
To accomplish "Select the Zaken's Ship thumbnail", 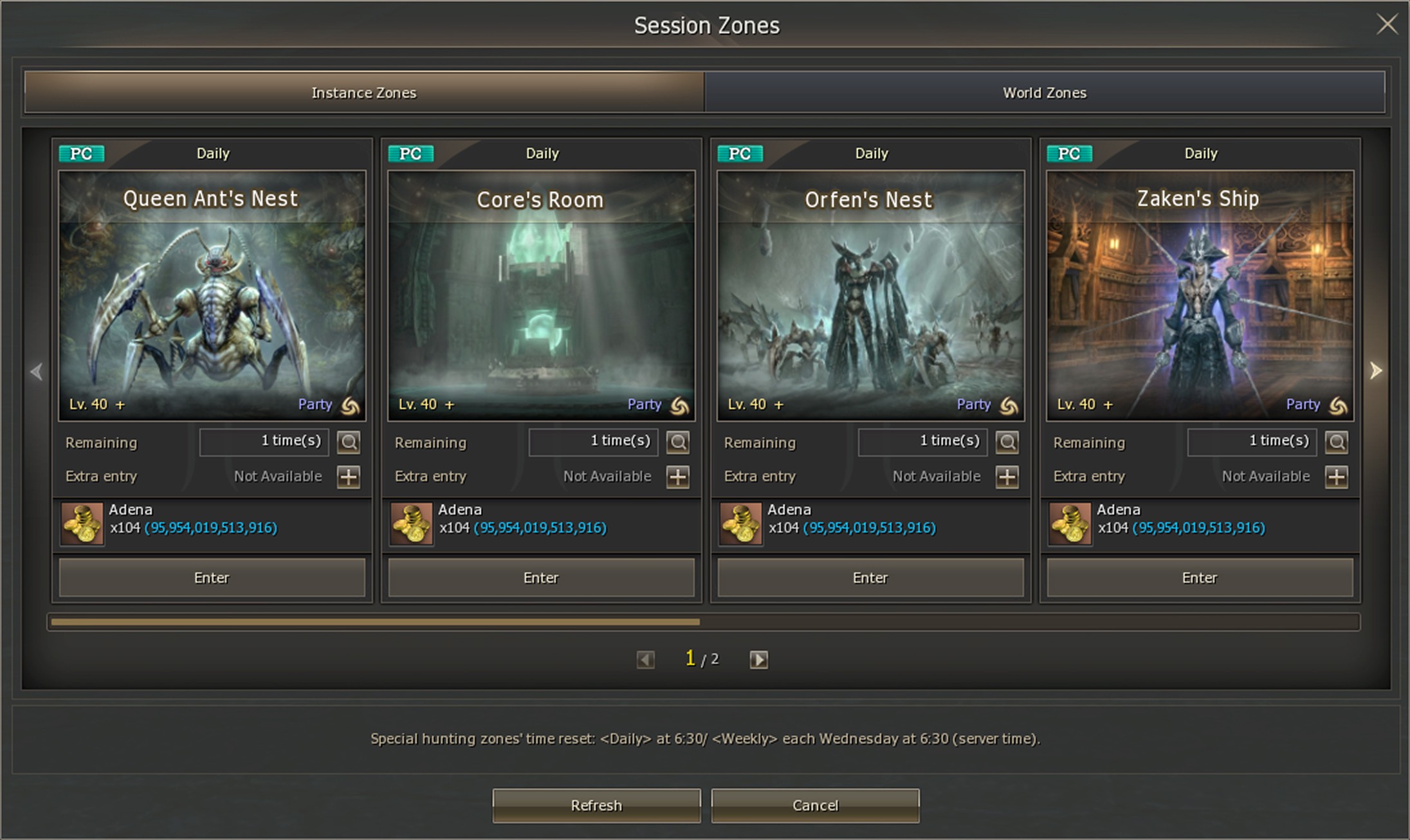I will 1200,296.
